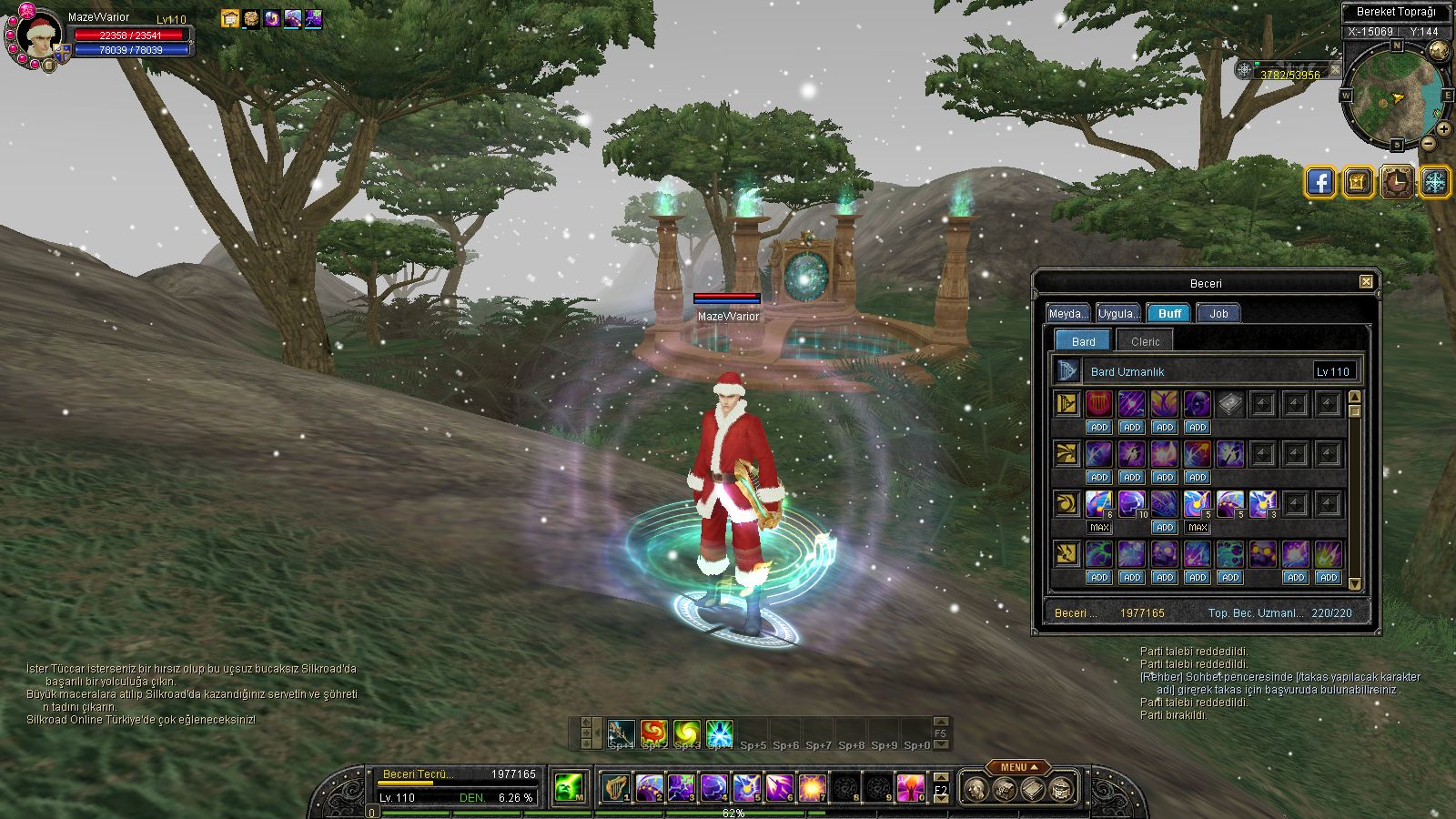
Task: Zoom out the minimap with minus button
Action: point(1429,143)
